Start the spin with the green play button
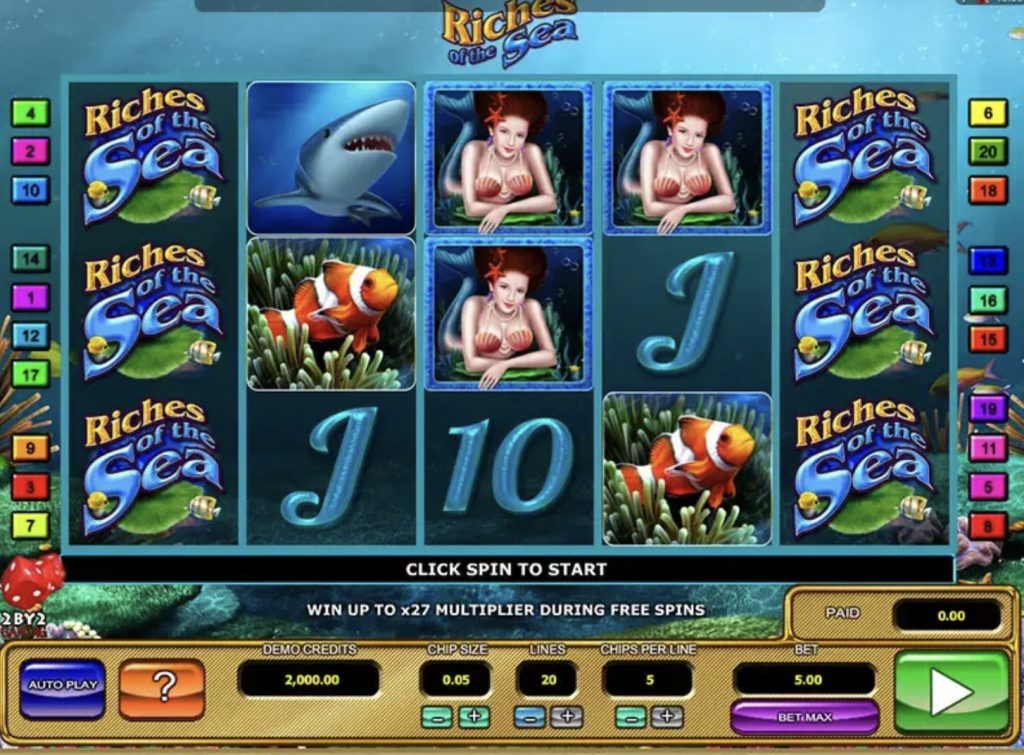 950,690
